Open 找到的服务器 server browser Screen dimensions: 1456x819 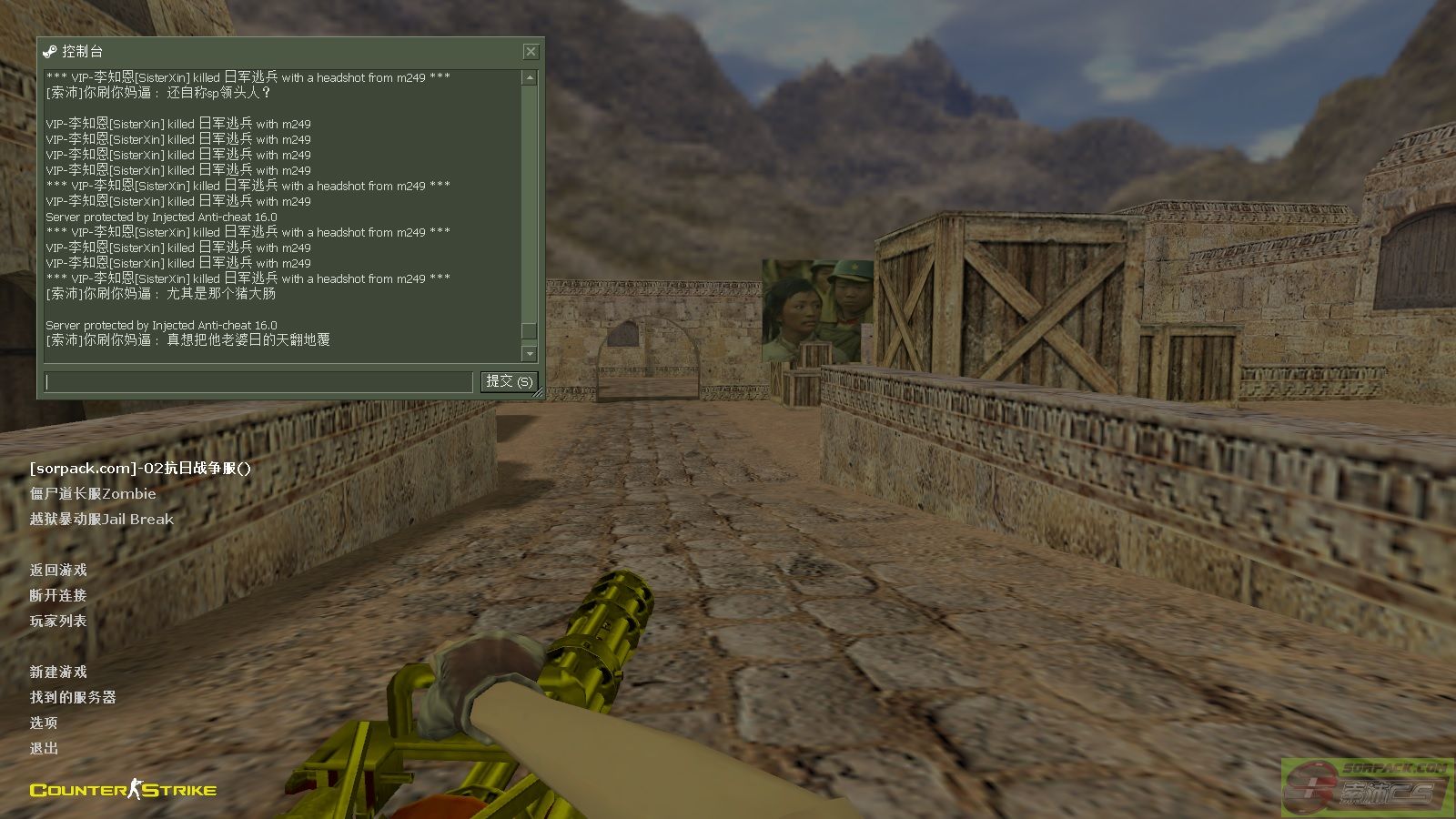point(73,698)
